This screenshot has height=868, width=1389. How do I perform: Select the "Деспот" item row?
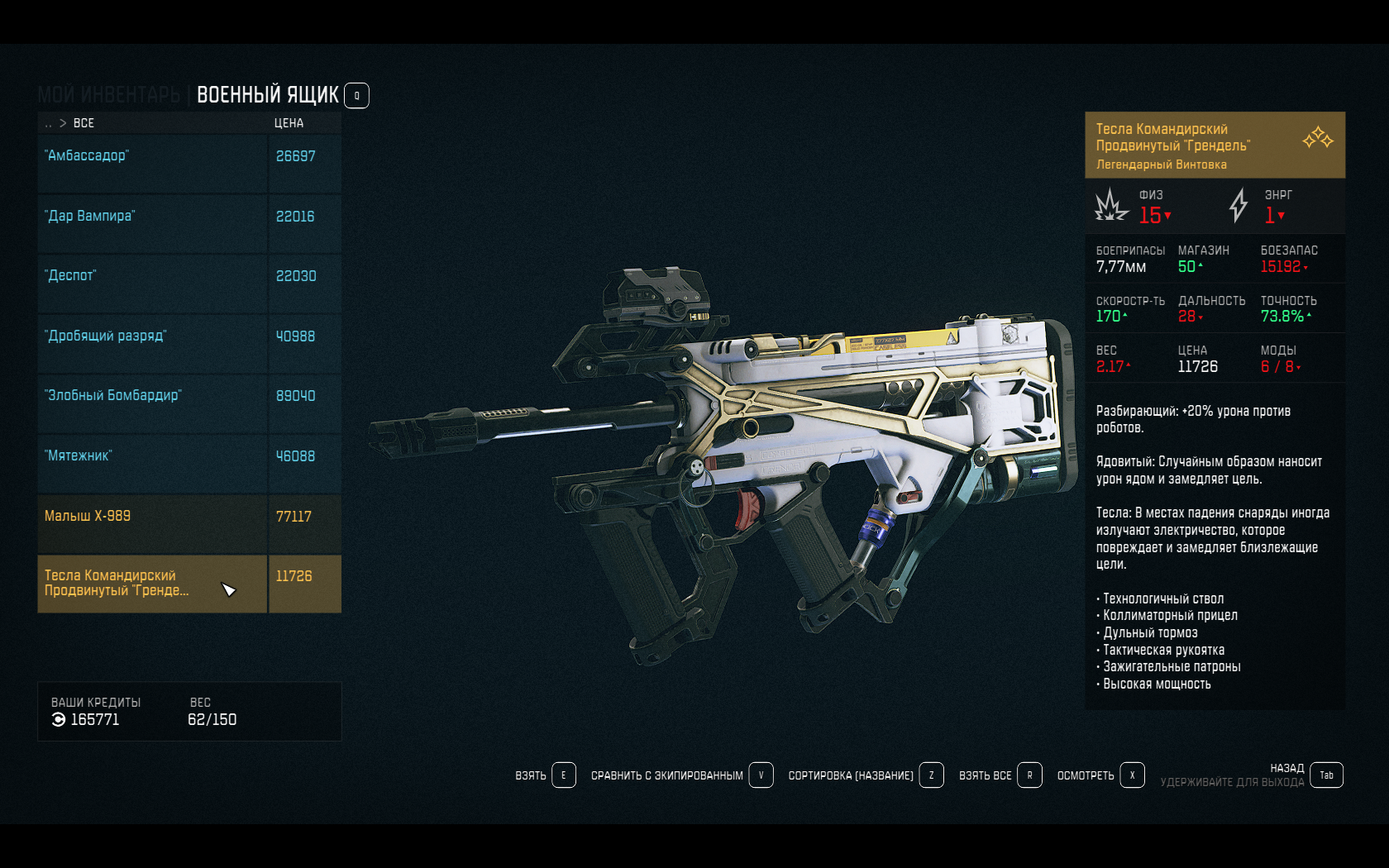pyautogui.click(x=152, y=283)
